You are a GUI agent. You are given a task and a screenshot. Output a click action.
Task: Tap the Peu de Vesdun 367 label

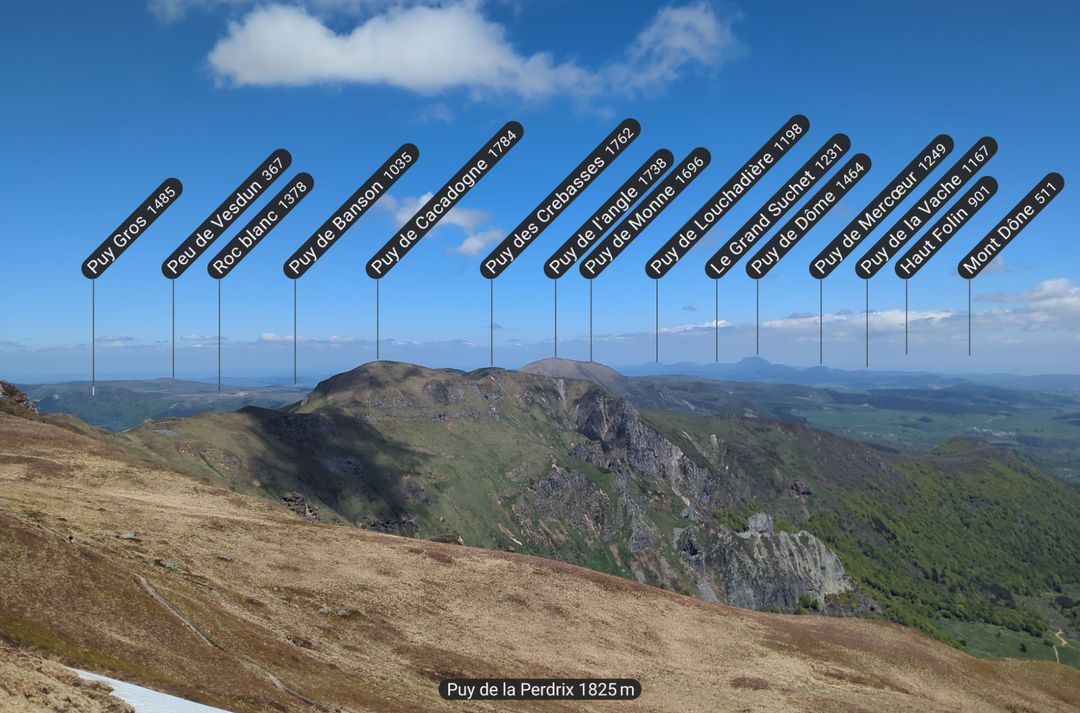[227, 213]
